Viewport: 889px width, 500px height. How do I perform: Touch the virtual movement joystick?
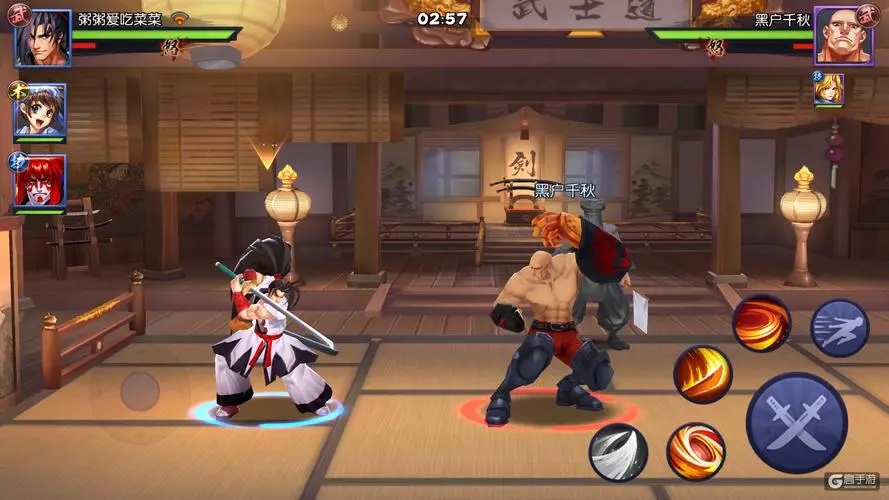(x=139, y=391)
